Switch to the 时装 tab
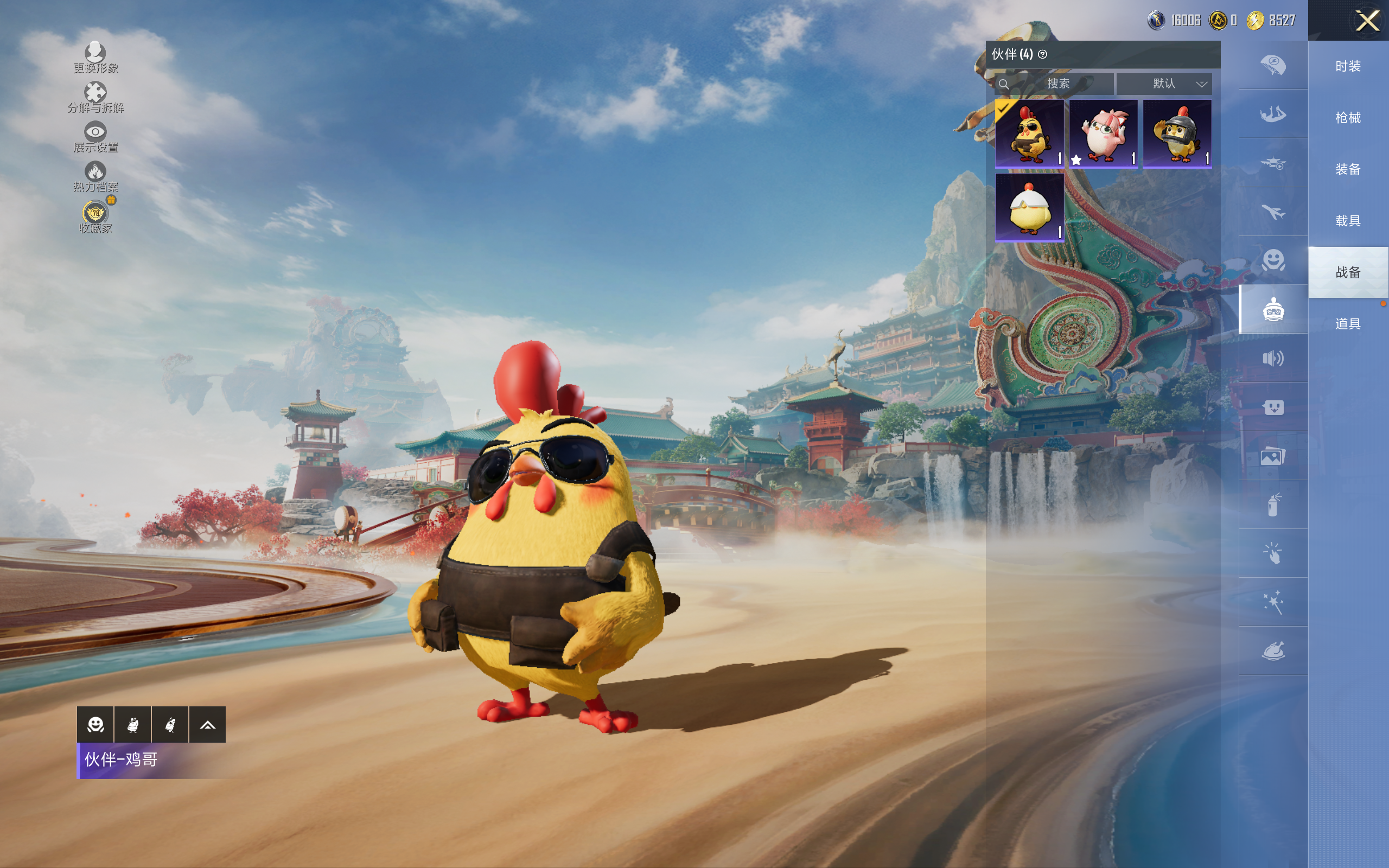 [1348, 66]
